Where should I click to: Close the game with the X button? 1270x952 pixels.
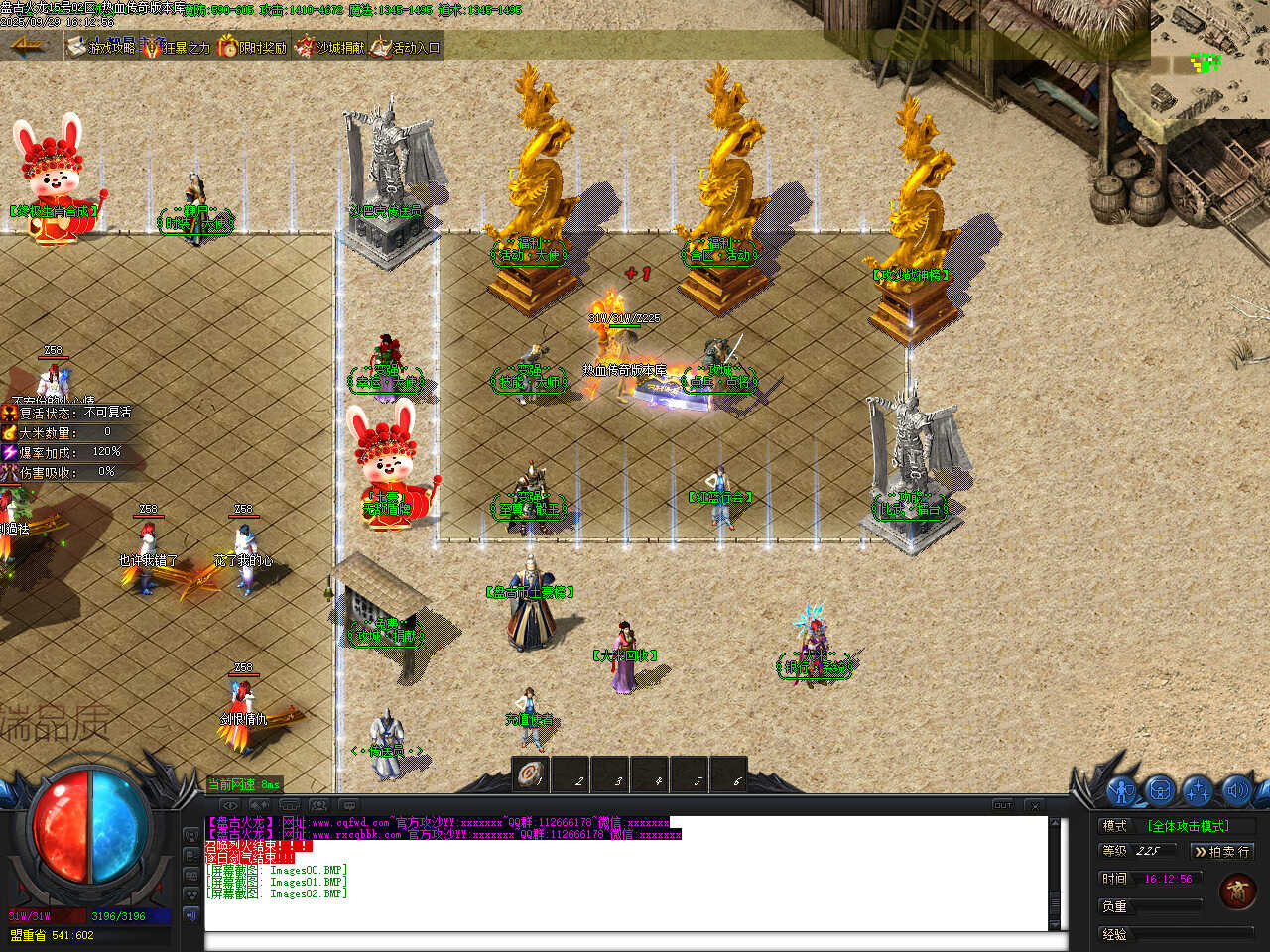[x=1034, y=805]
